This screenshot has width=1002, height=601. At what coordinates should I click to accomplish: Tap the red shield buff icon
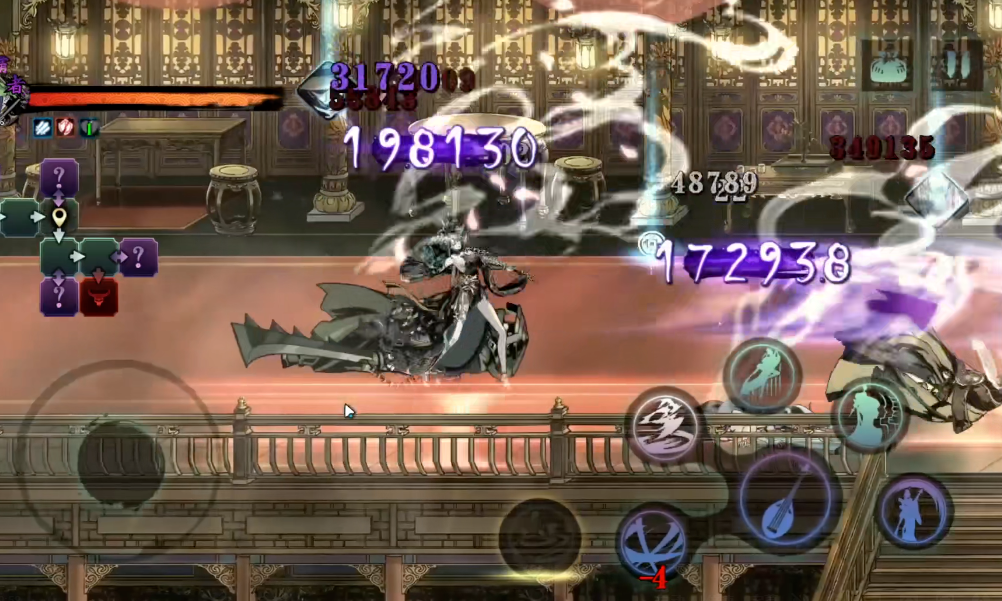[x=66, y=127]
